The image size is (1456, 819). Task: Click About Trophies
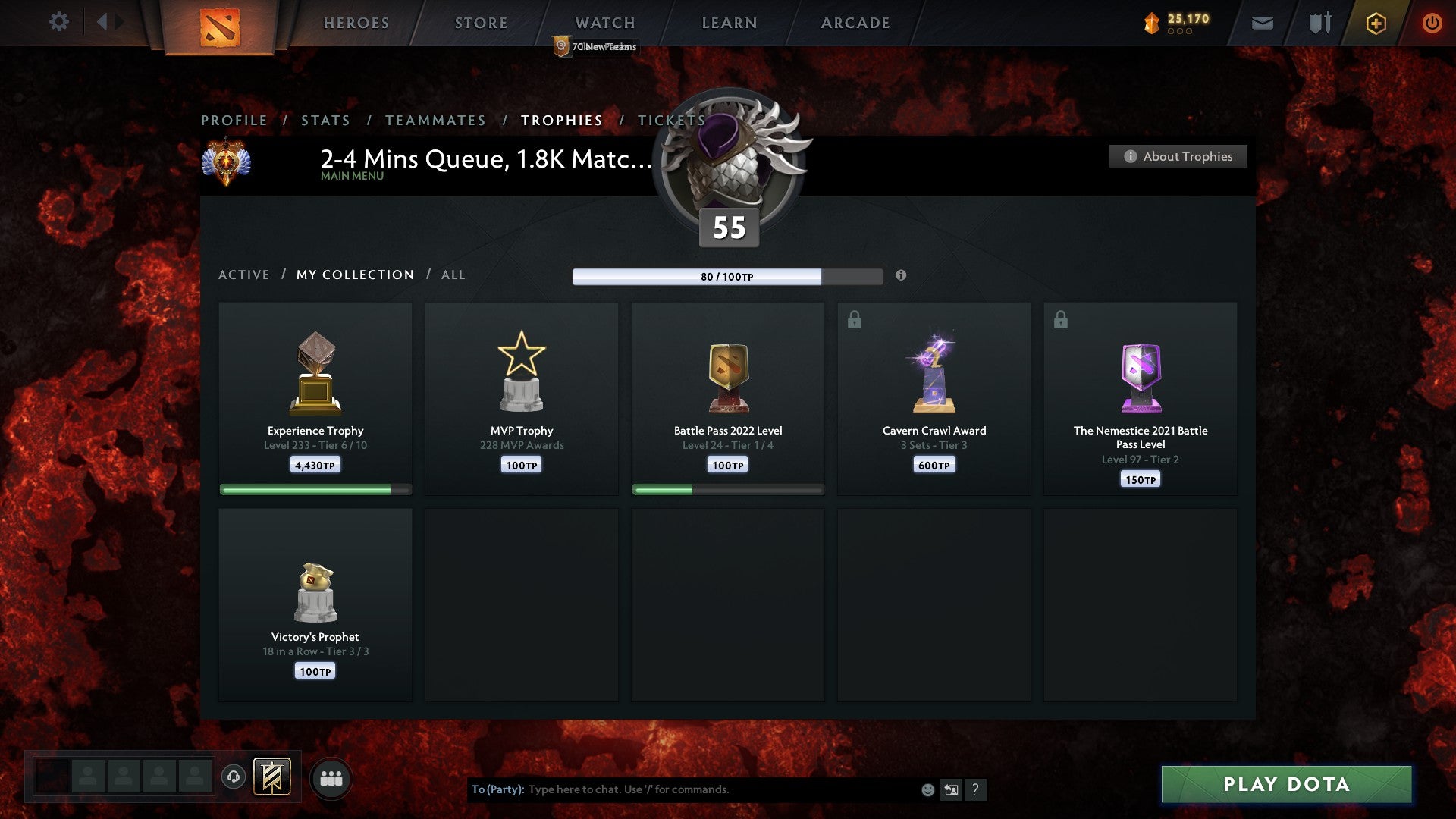click(x=1177, y=156)
